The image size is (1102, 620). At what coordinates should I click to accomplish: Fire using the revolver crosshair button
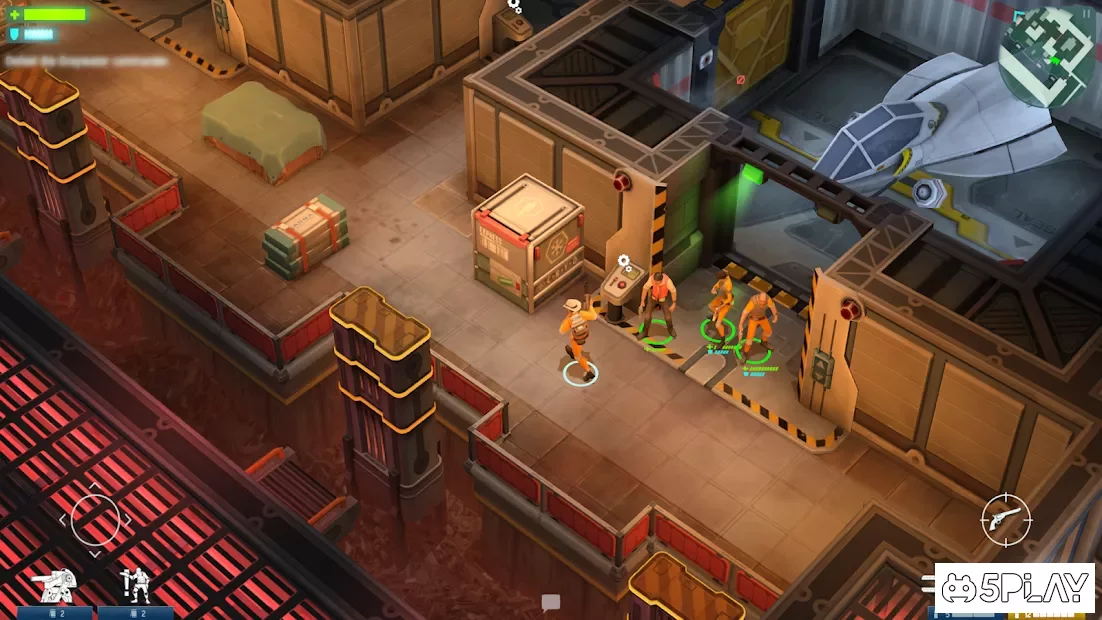[x=1005, y=520]
